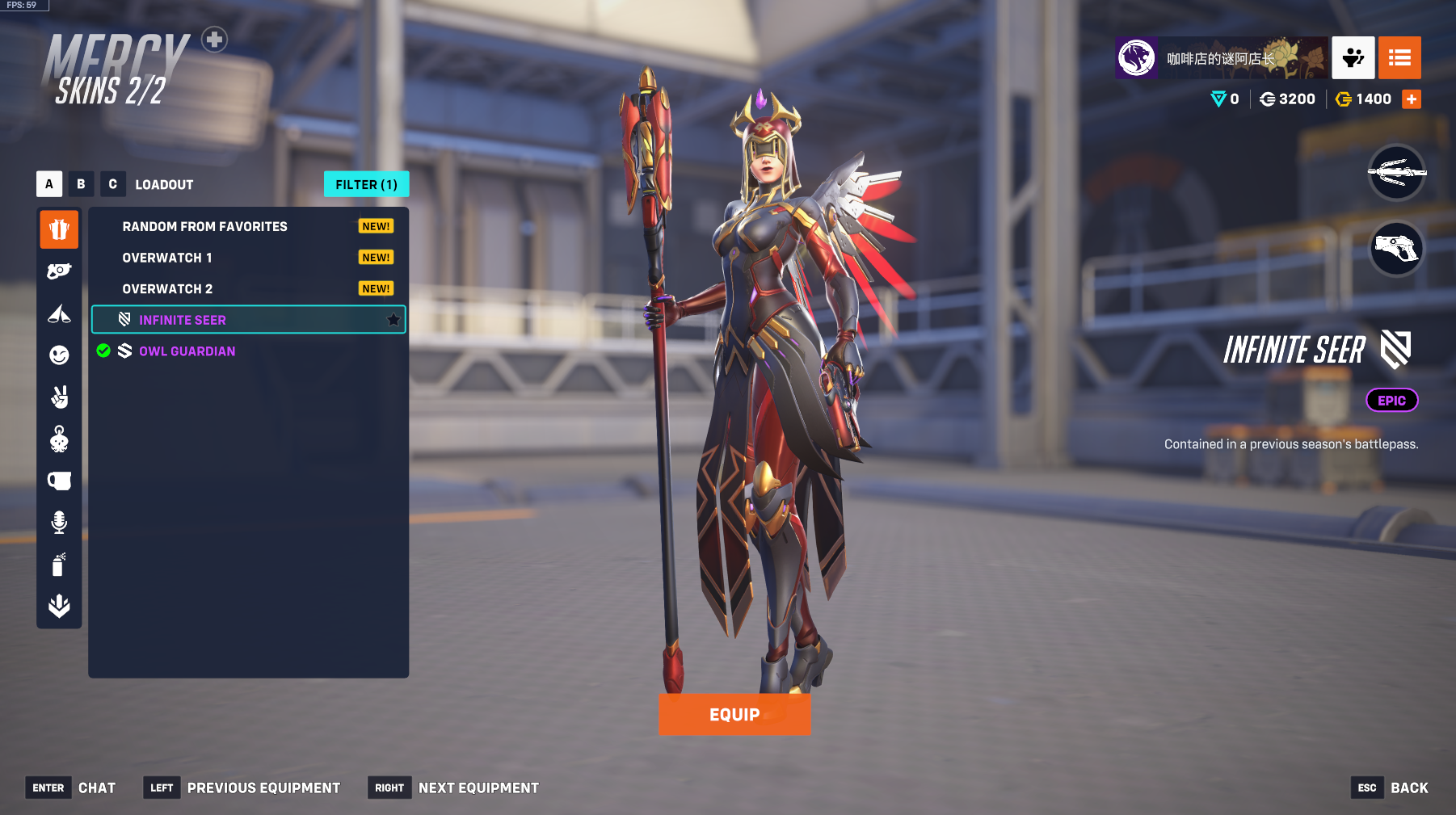Open the Skins category icon
Screen dimensions: 1456x815
click(x=59, y=229)
